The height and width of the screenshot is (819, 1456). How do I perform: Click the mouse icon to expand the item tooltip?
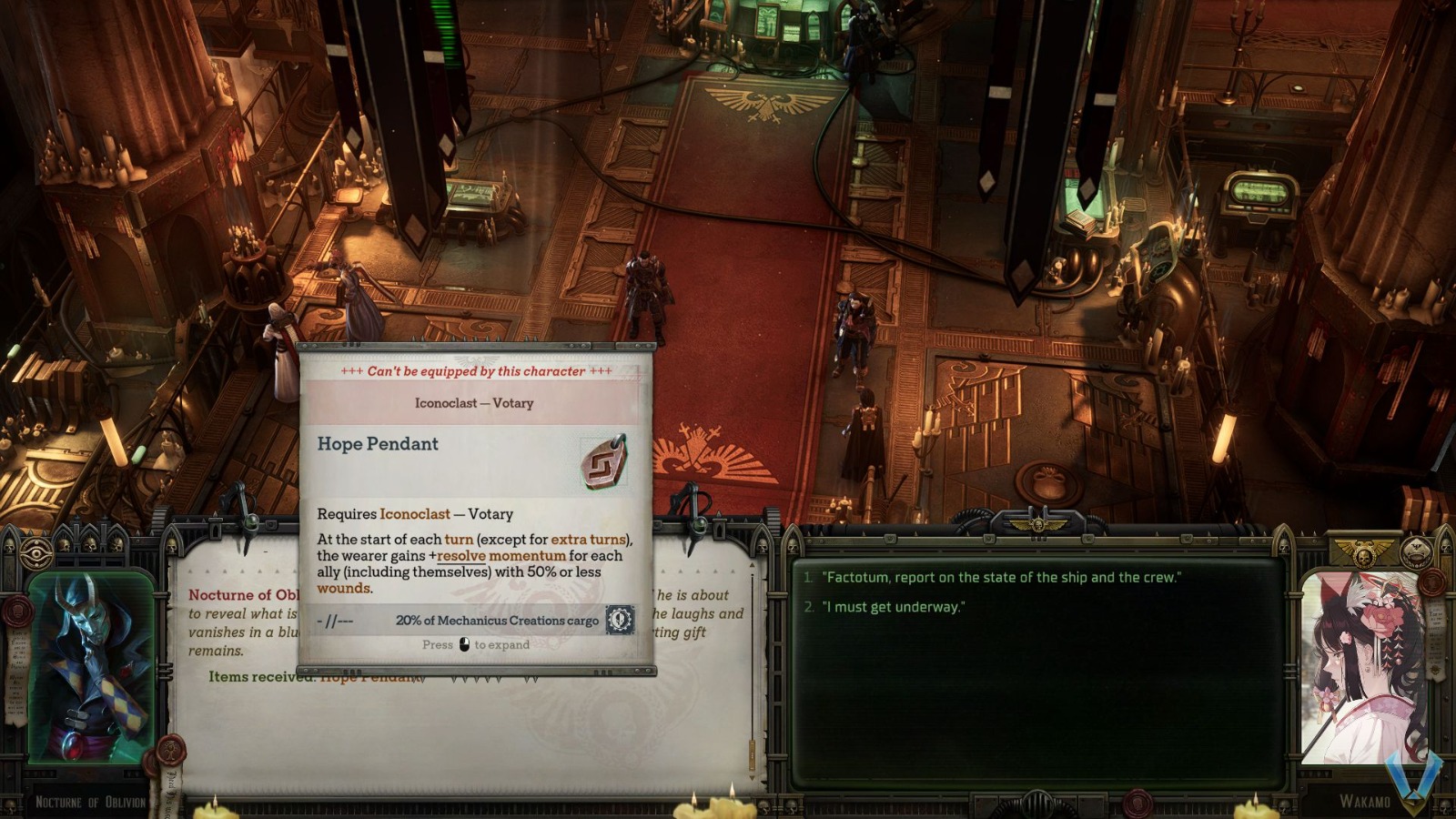(x=465, y=645)
